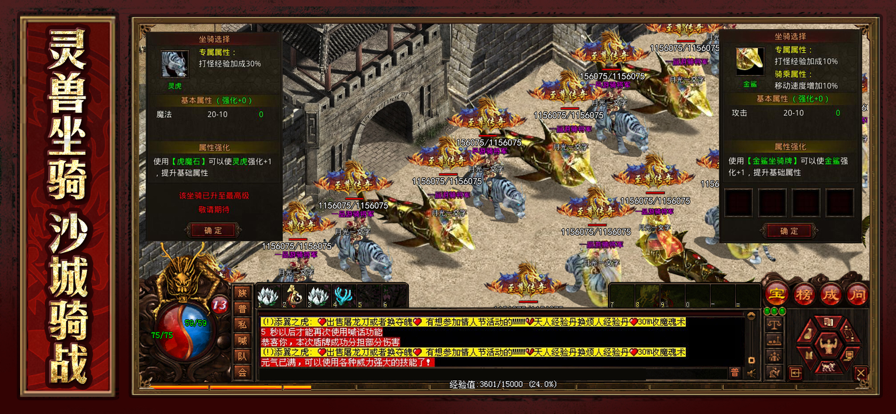Confirm the 金鲨 mount selection panel
The image size is (896, 414).
click(787, 231)
